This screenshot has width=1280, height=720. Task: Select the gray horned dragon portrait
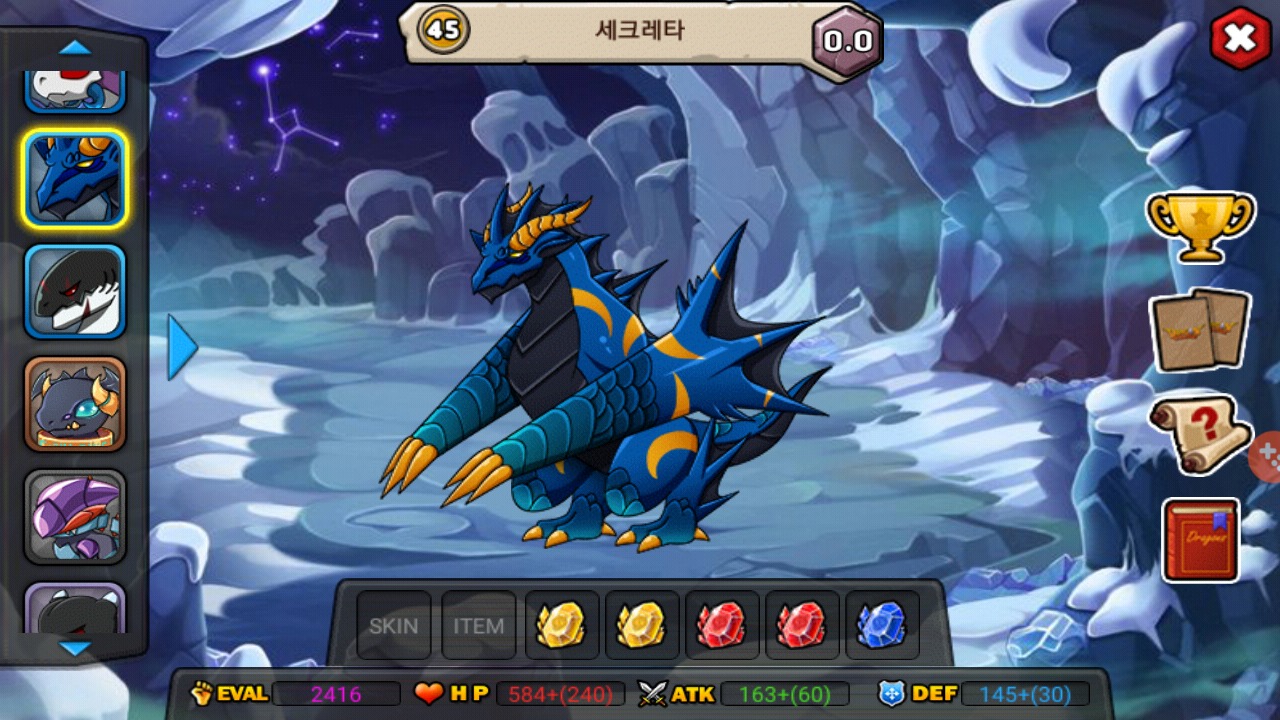click(x=75, y=404)
